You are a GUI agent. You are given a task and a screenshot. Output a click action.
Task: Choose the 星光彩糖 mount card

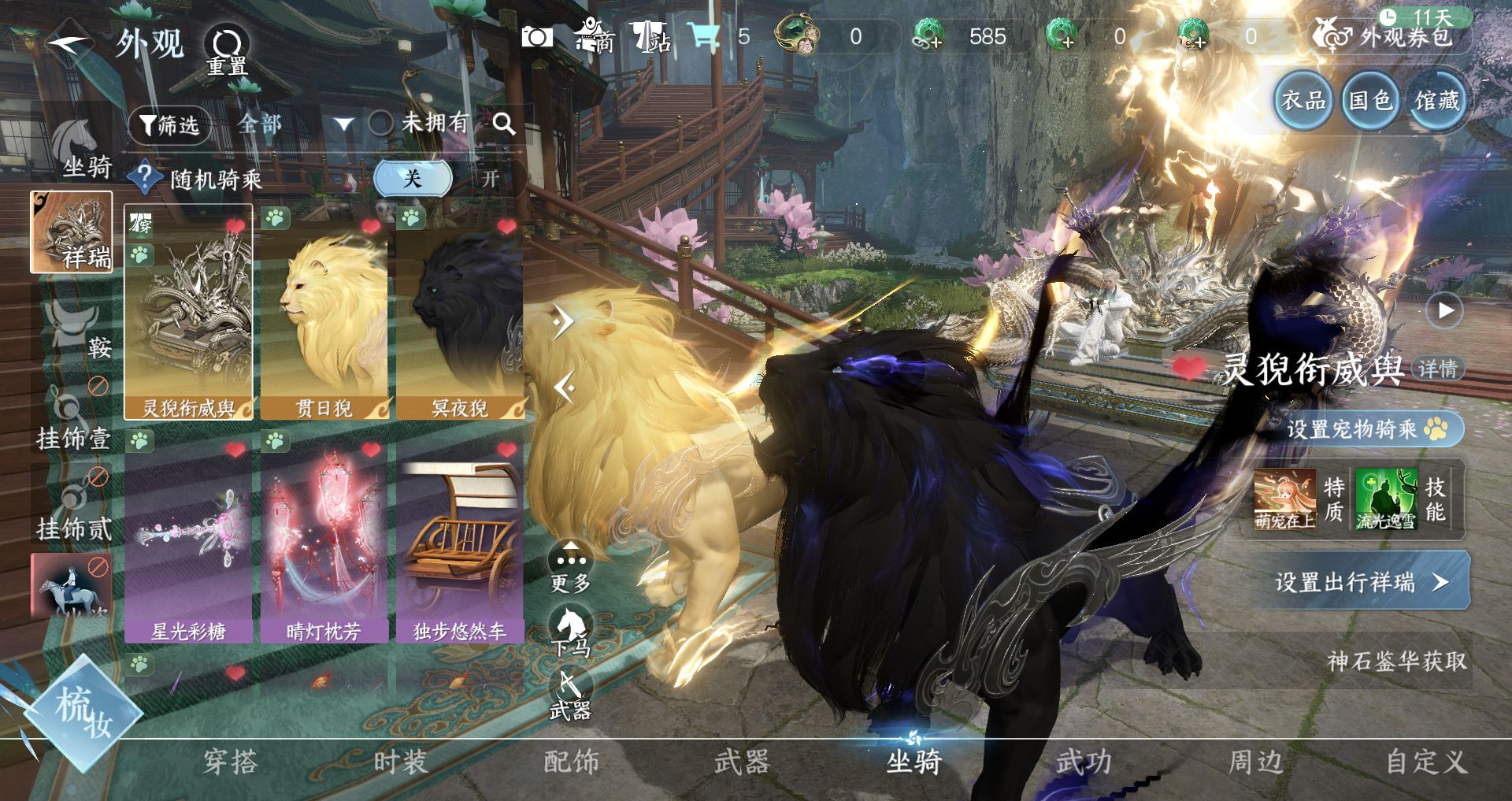point(188,540)
